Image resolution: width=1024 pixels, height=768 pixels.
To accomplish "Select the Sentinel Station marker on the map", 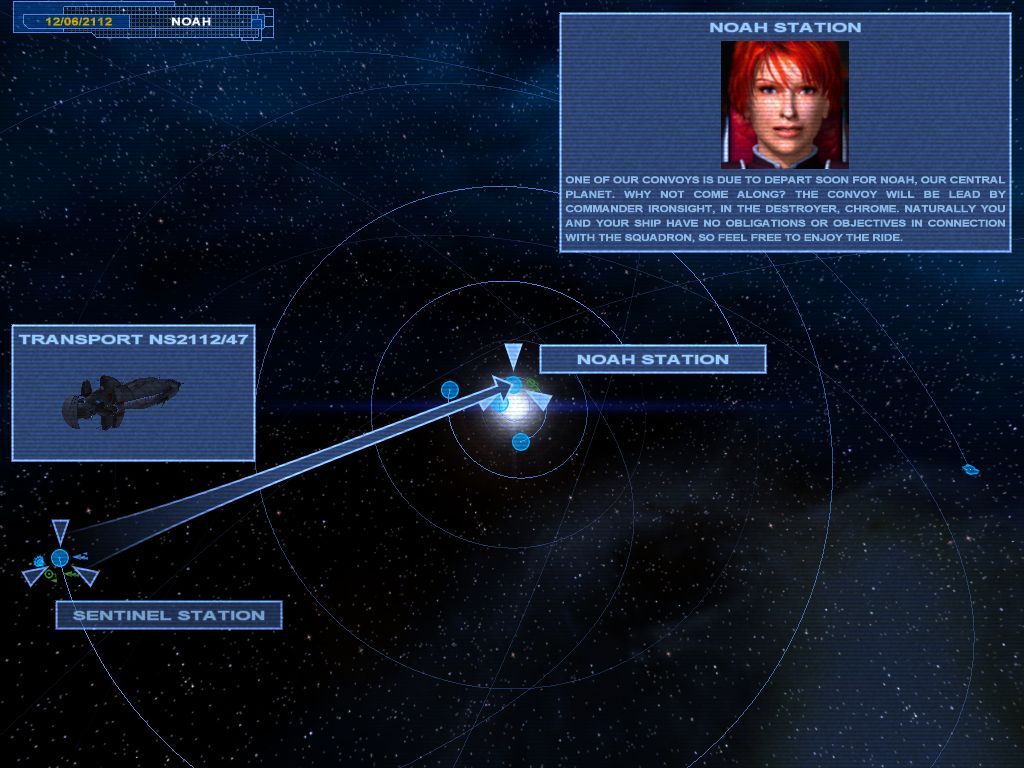I will (x=60, y=558).
